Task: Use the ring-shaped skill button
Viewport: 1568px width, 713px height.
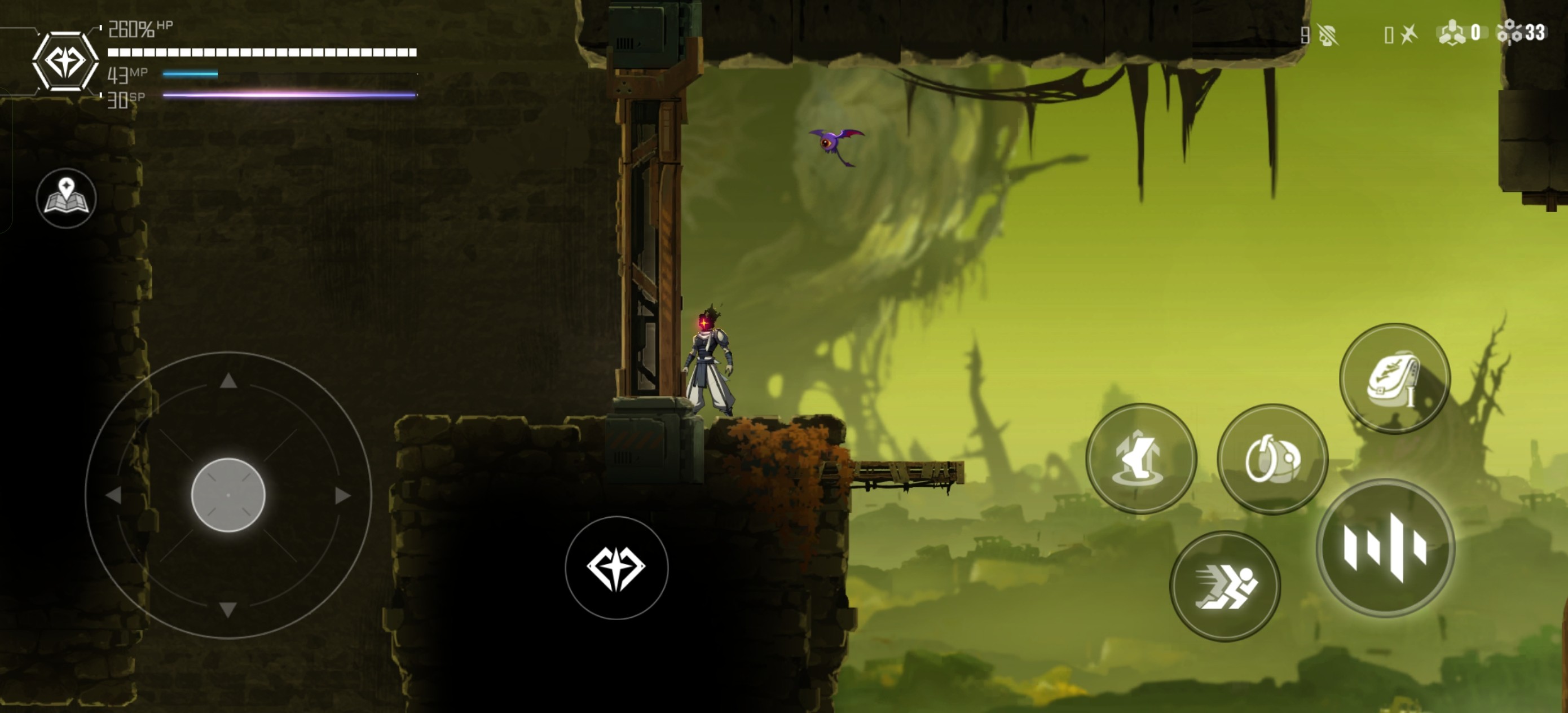Action: pos(1272,459)
